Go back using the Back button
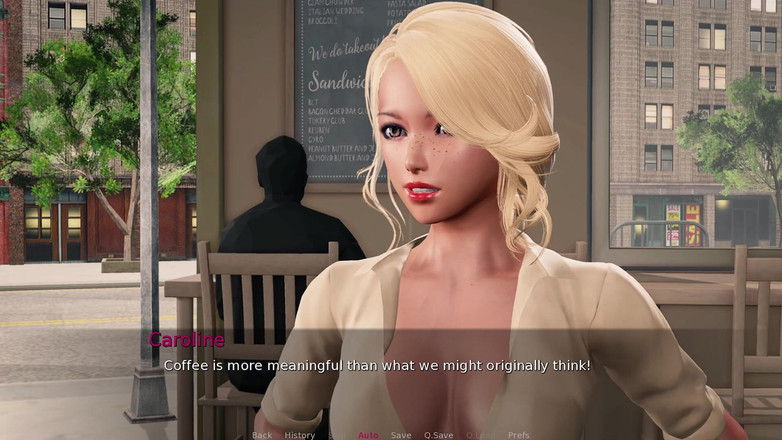This screenshot has height=440, width=782. point(262,435)
